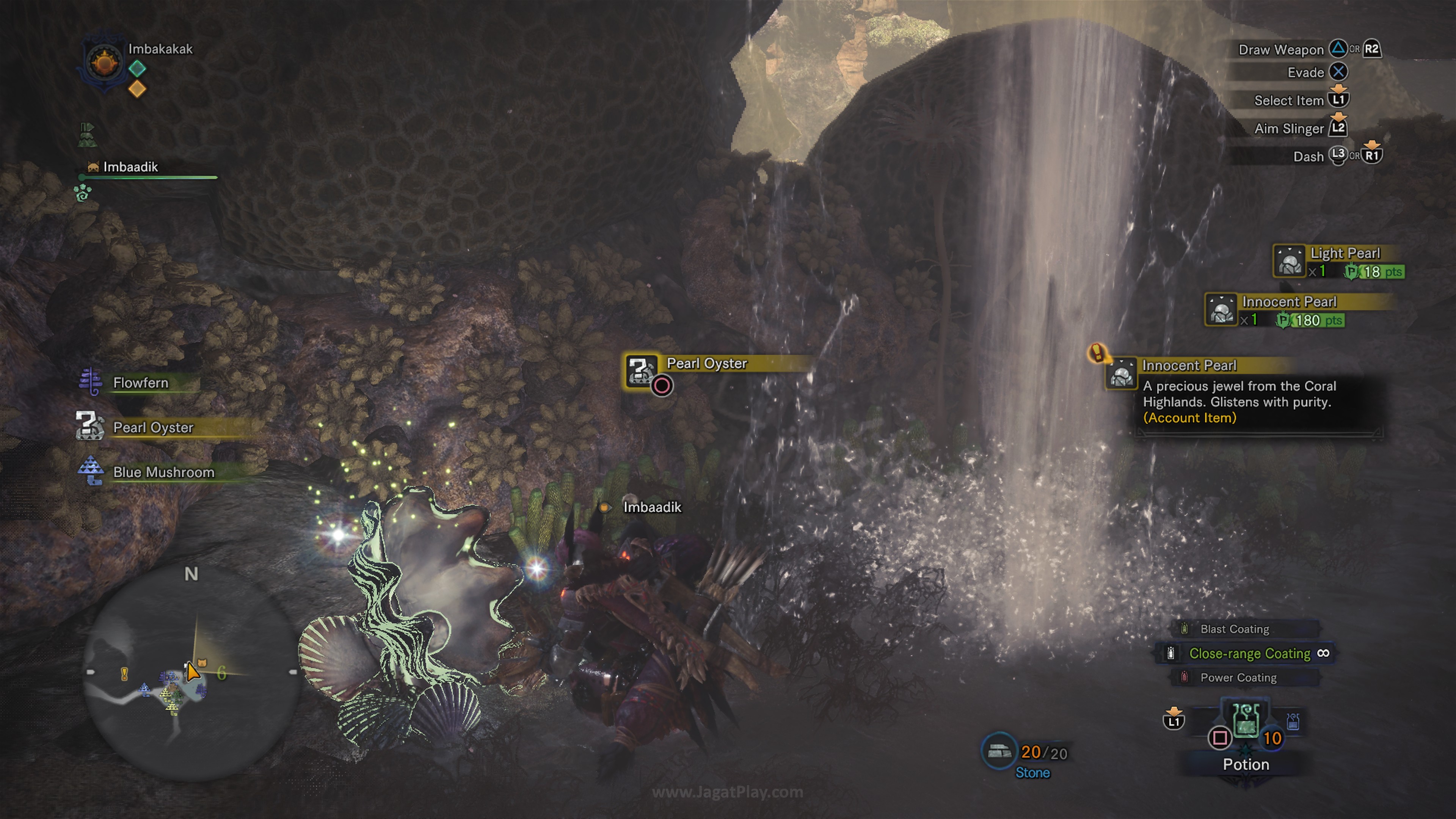Select Blue Mushroom in the nearby gathering list
This screenshot has height=819, width=1456.
[x=163, y=472]
